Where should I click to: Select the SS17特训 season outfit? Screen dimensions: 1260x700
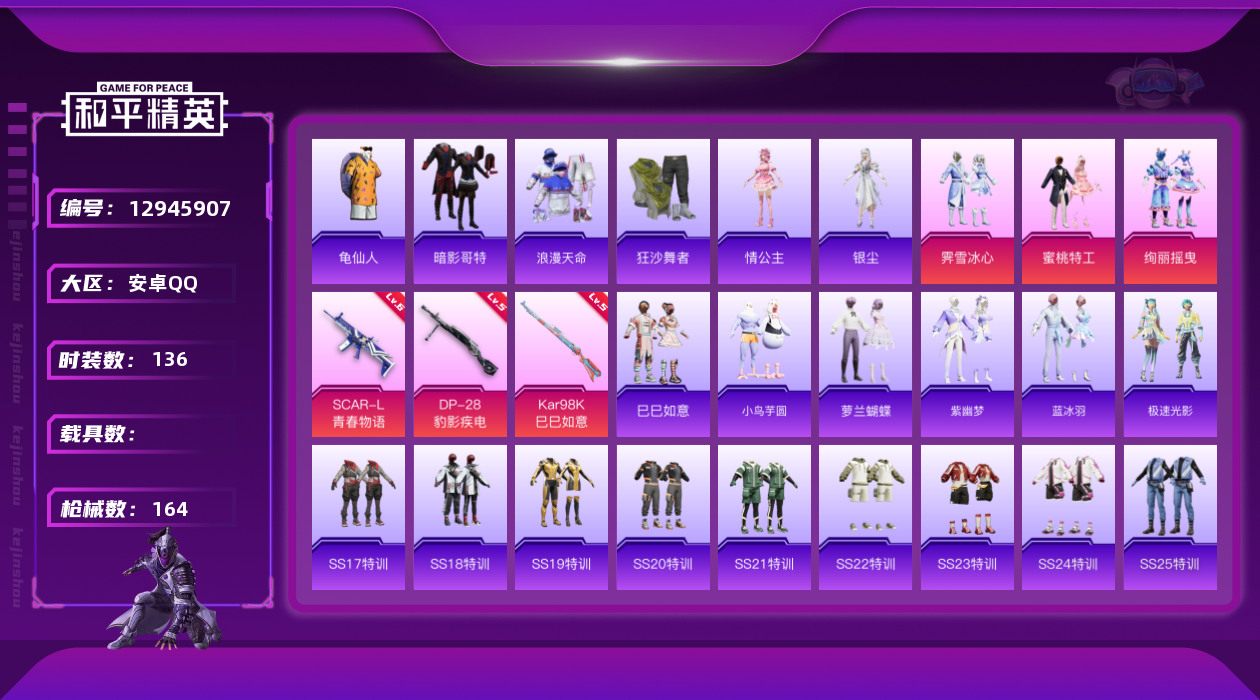tap(358, 517)
